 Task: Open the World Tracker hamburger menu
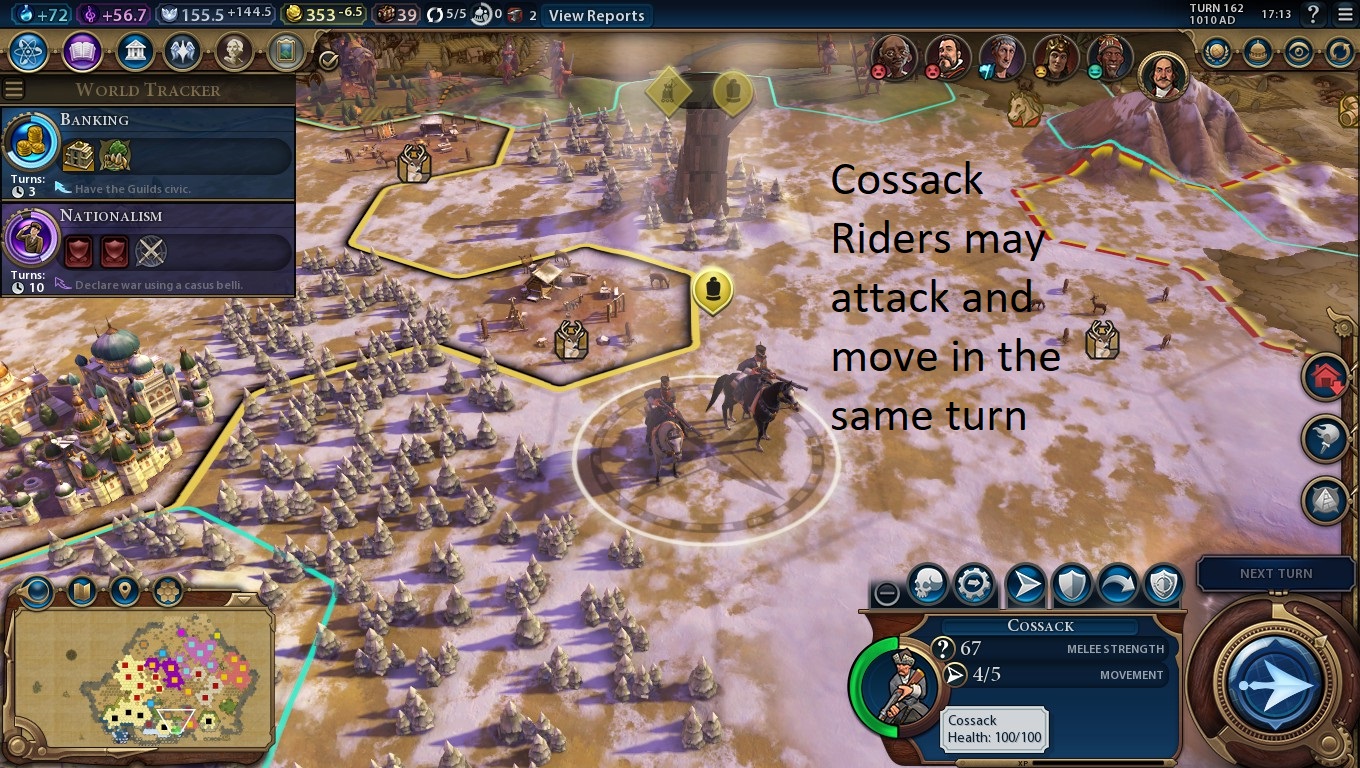coord(14,87)
